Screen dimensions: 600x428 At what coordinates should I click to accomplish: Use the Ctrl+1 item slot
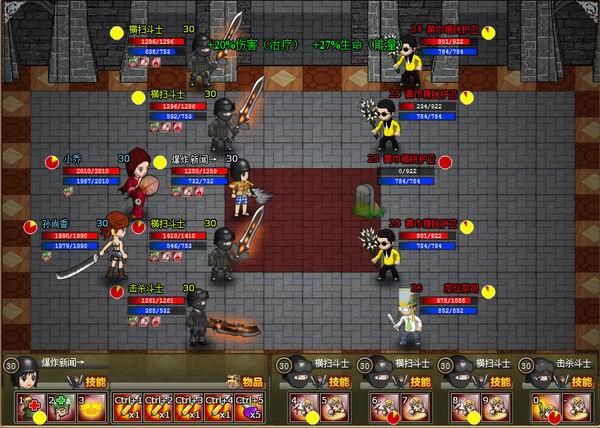[x=127, y=407]
